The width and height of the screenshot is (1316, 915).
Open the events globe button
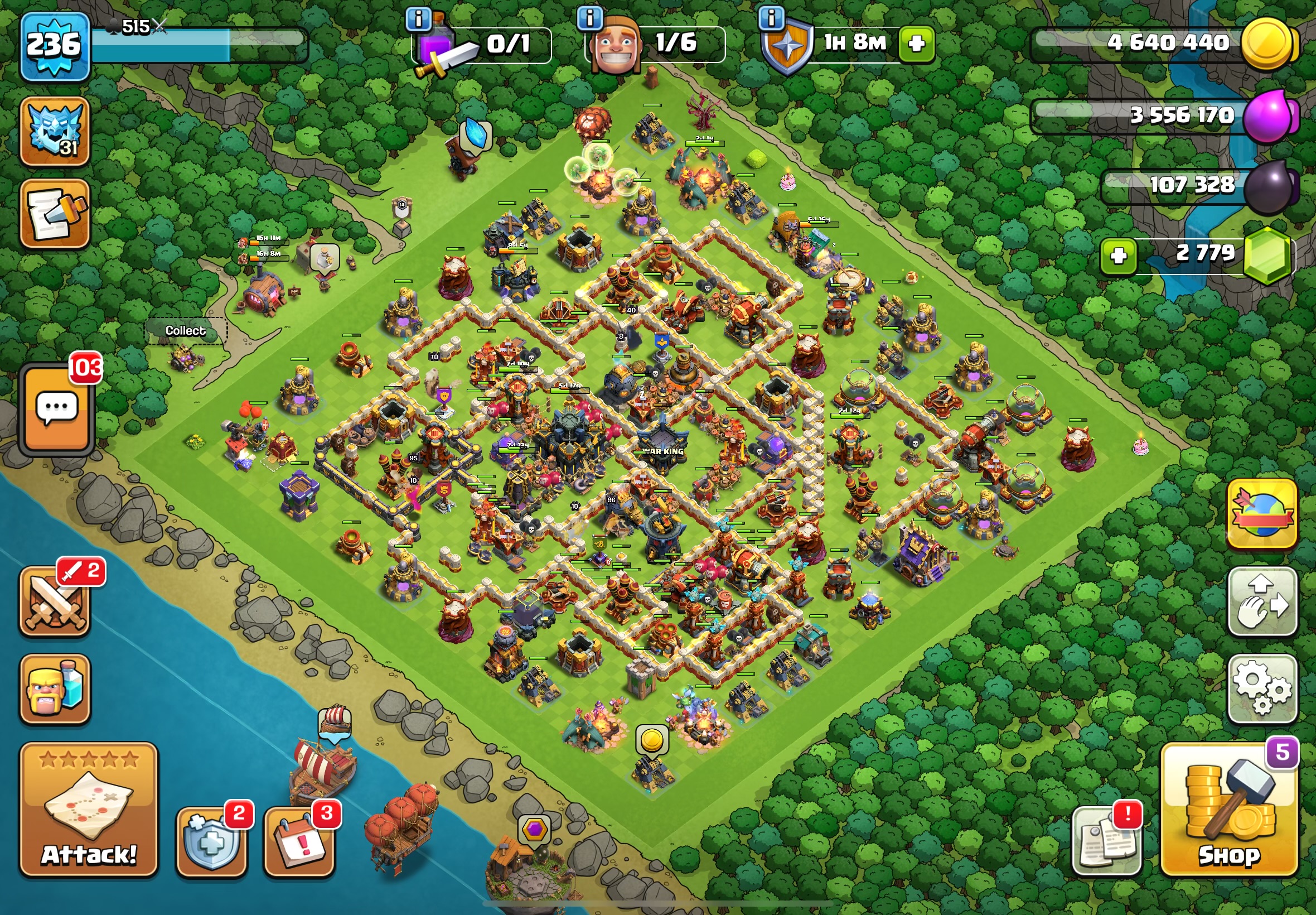tap(1262, 513)
